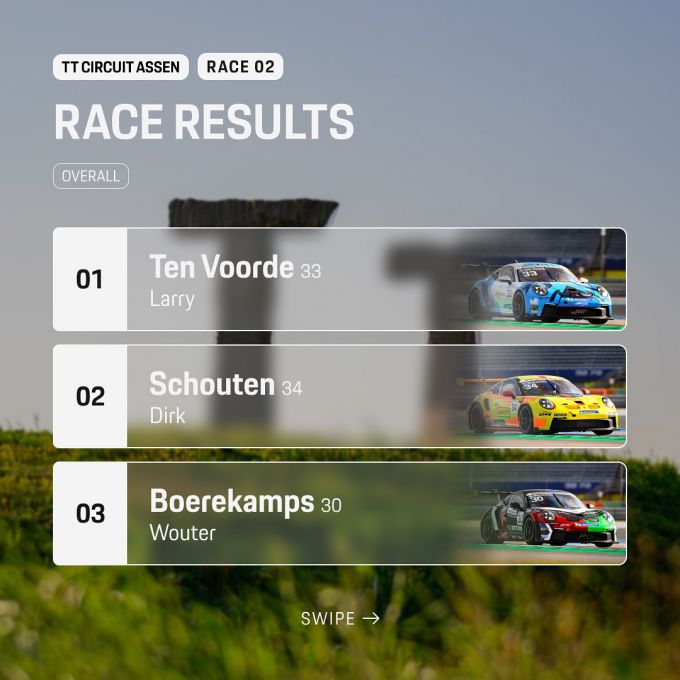View the blue number 33 car thumbnail
The width and height of the screenshot is (680, 680).
click(542, 290)
